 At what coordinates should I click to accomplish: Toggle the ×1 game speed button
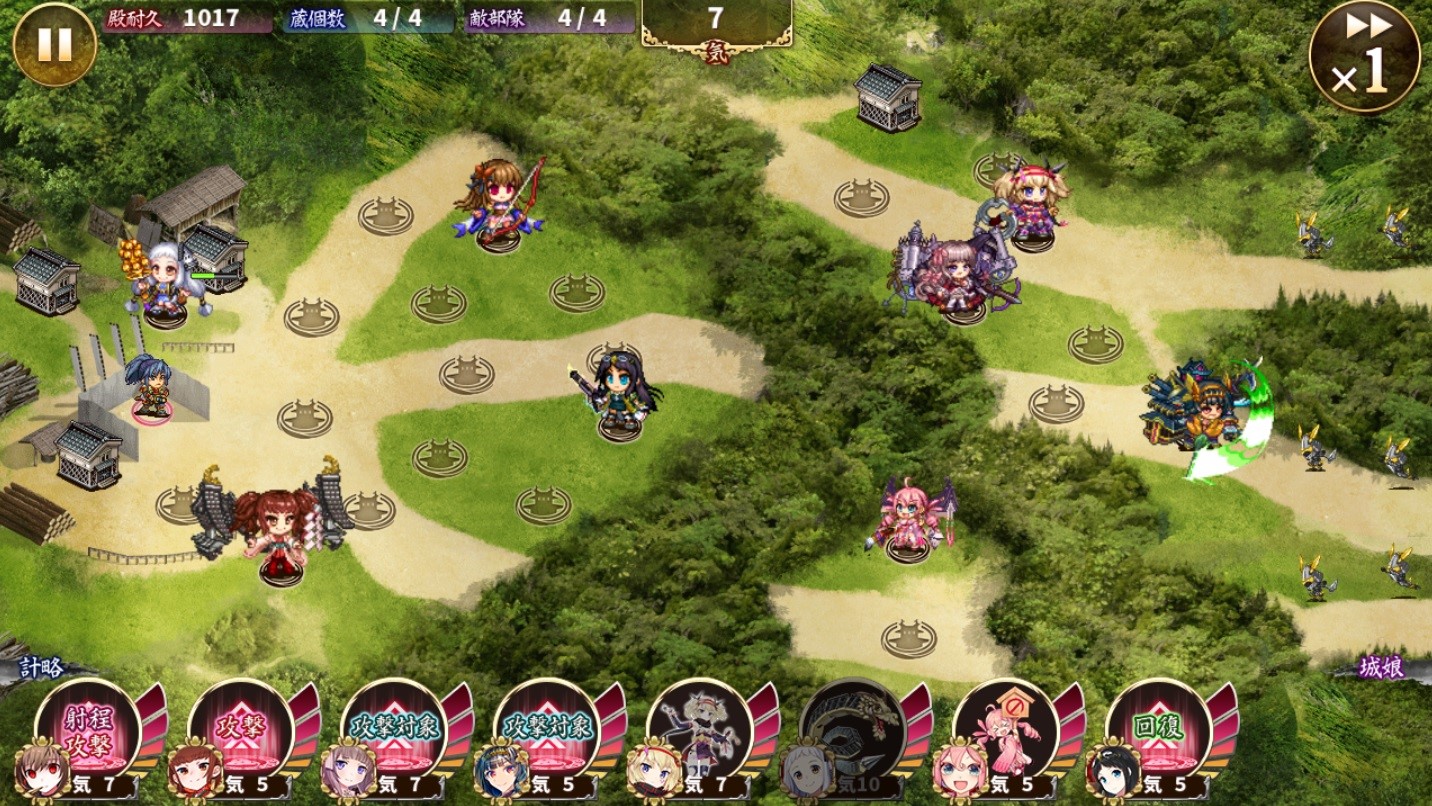click(1364, 57)
